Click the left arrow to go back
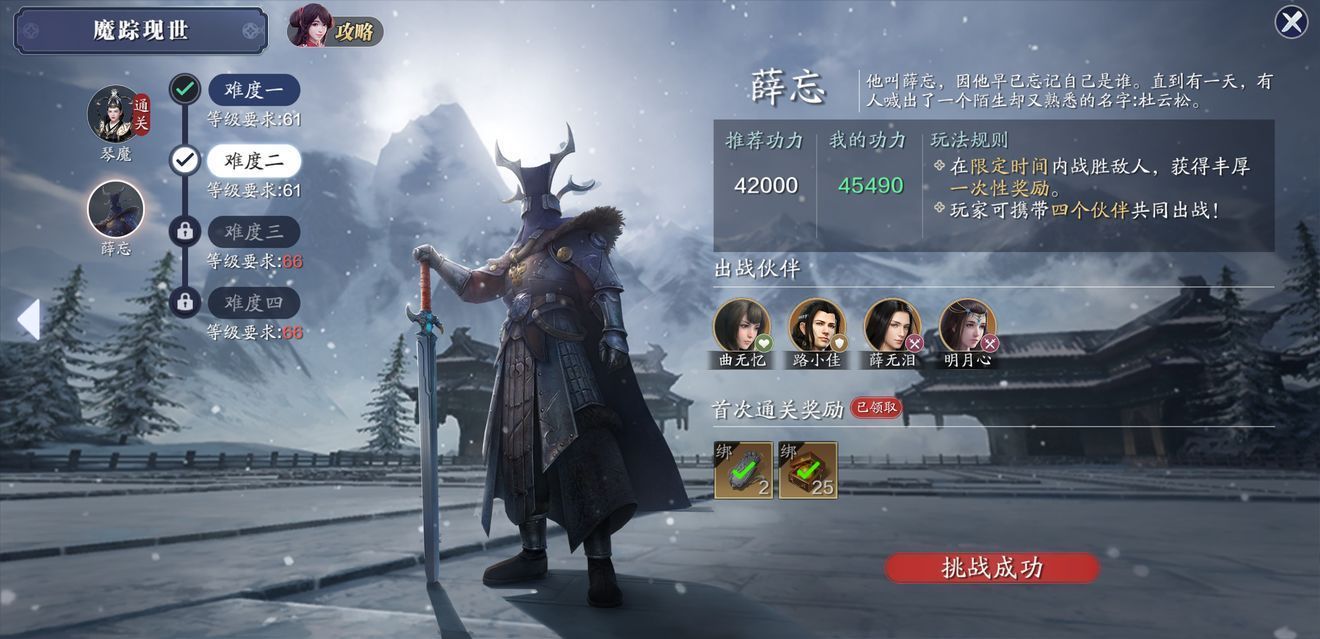 coord(28,320)
